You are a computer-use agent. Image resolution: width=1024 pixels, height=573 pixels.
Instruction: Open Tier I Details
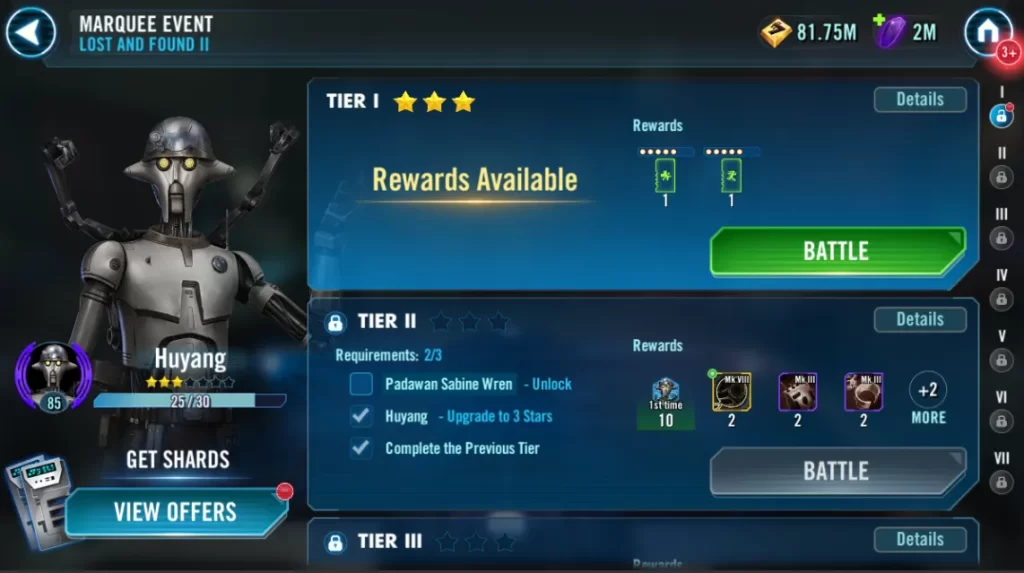point(919,99)
